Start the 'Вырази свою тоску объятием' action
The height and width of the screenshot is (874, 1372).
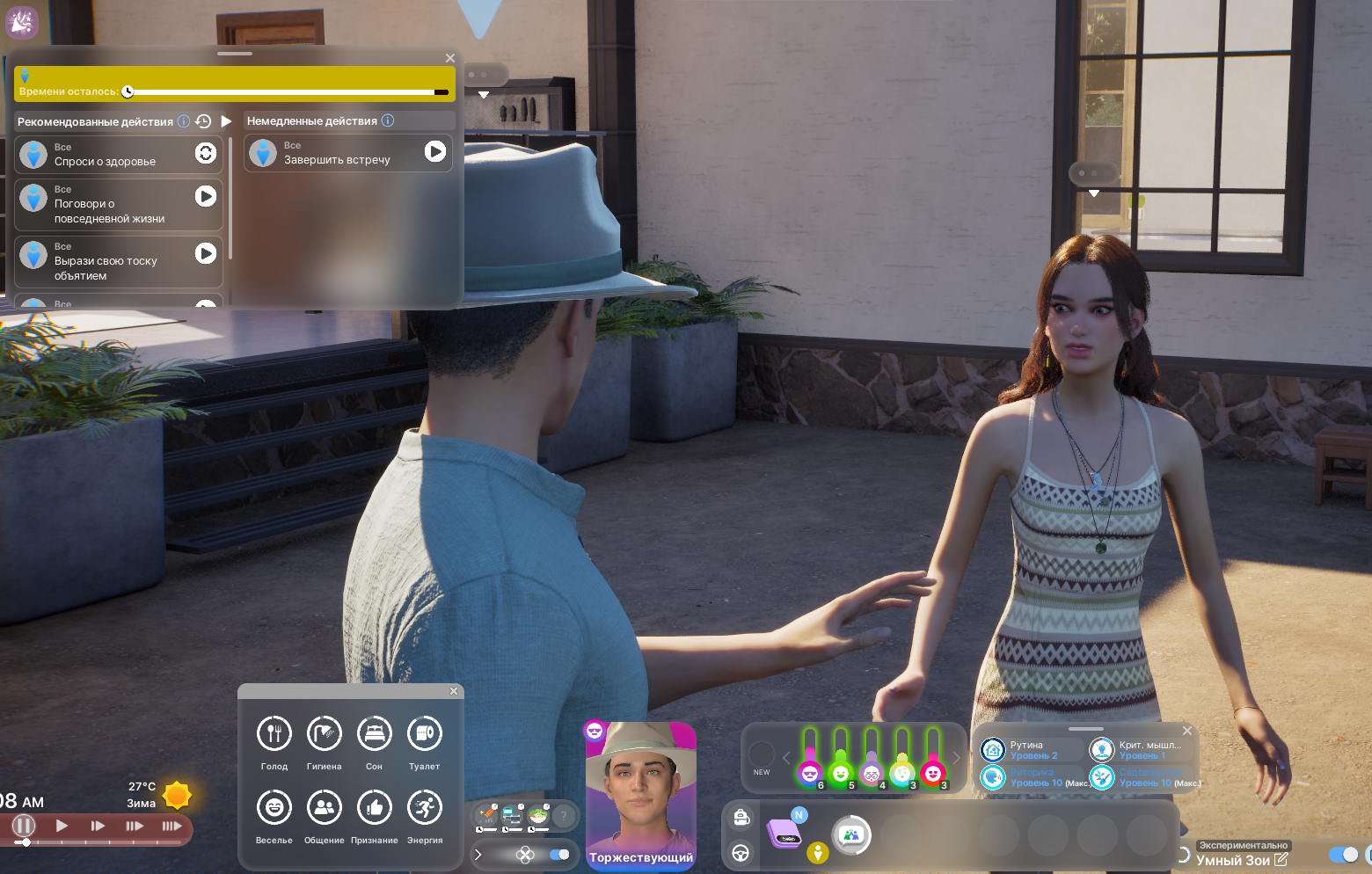pos(206,253)
